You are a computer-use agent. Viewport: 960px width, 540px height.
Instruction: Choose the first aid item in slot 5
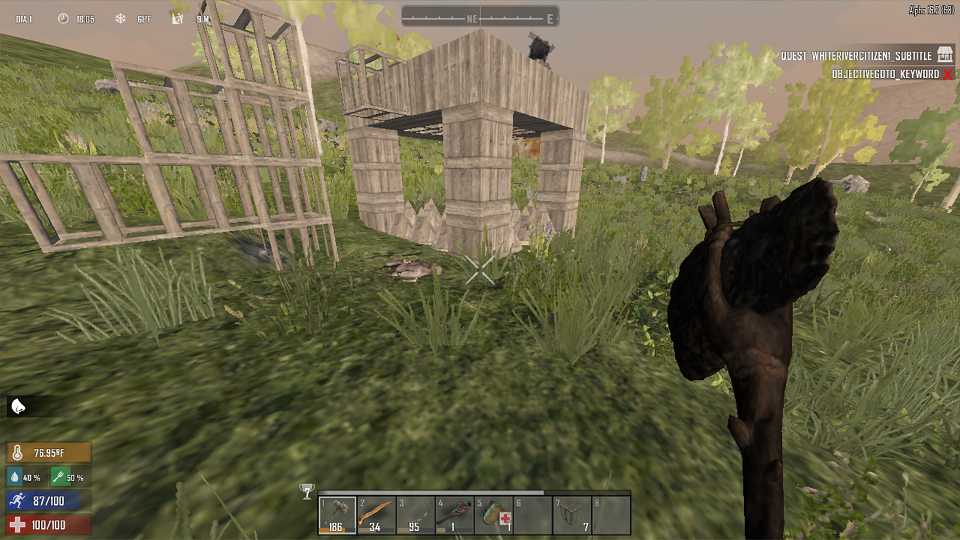point(494,516)
